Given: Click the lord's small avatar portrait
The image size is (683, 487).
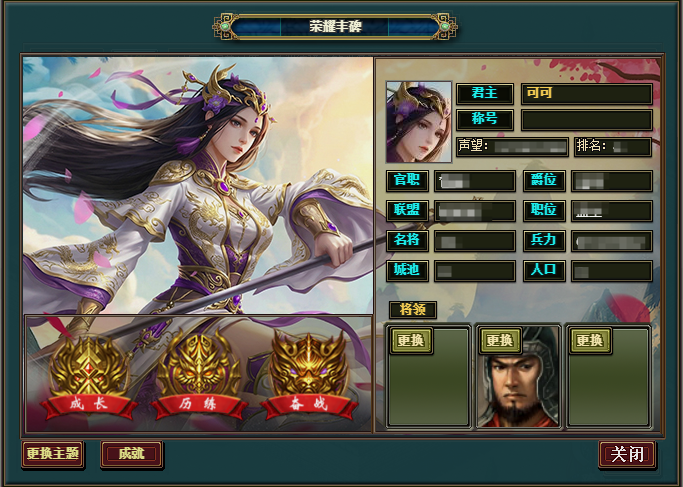Looking at the screenshot, I should pos(418,122).
